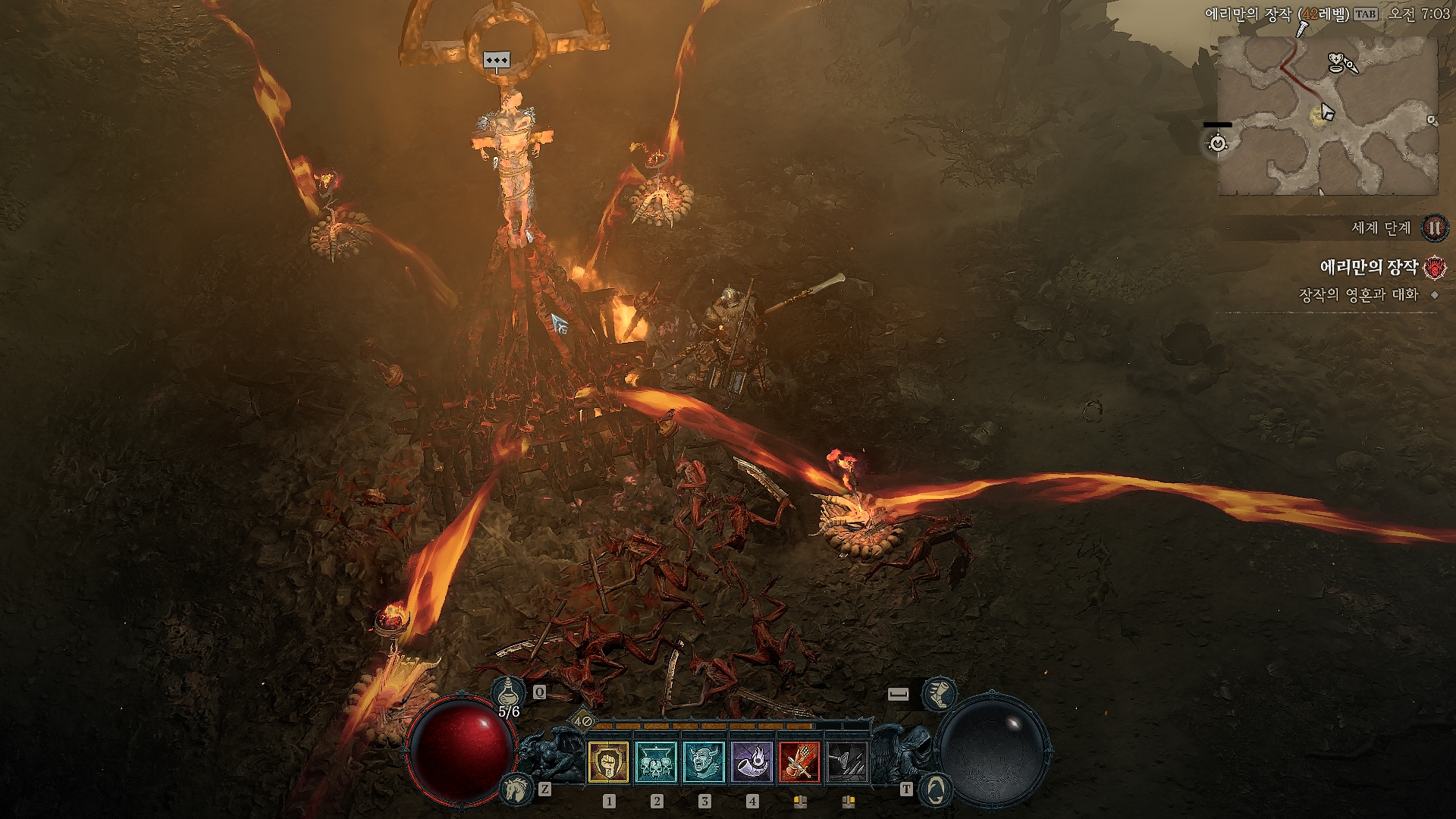Activate the raised fist shield skill
The image size is (1456, 819).
coord(608,762)
